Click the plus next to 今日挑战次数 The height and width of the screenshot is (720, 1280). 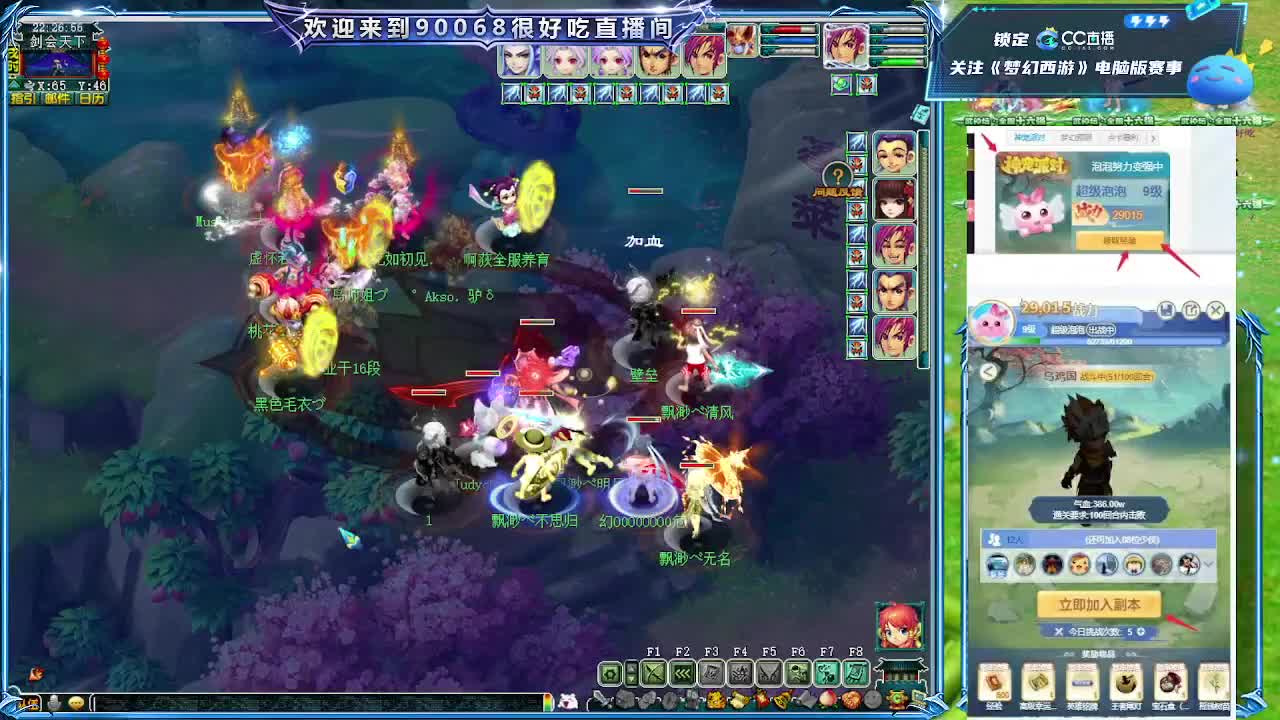(x=1141, y=632)
